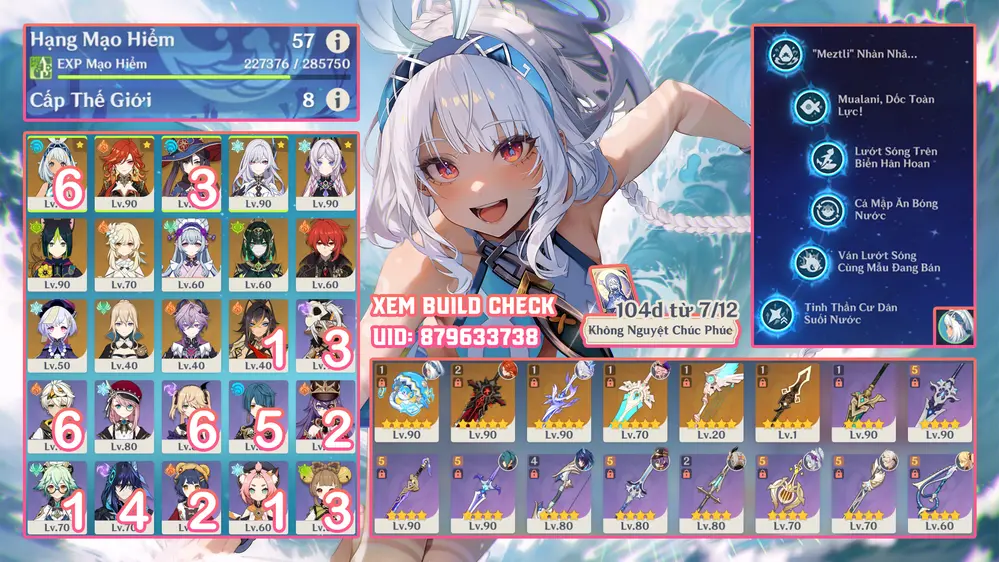Open the Cấp Thế Giới info icon

click(x=338, y=100)
